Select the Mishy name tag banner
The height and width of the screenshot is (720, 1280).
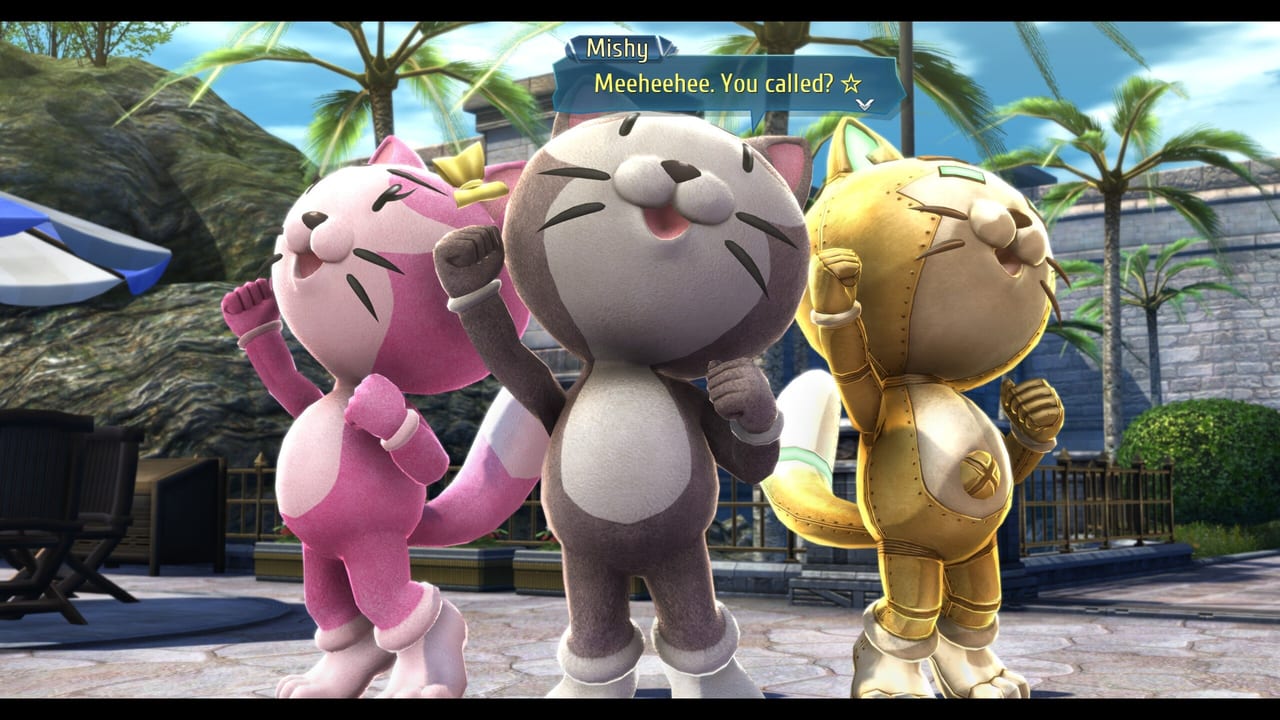point(618,45)
